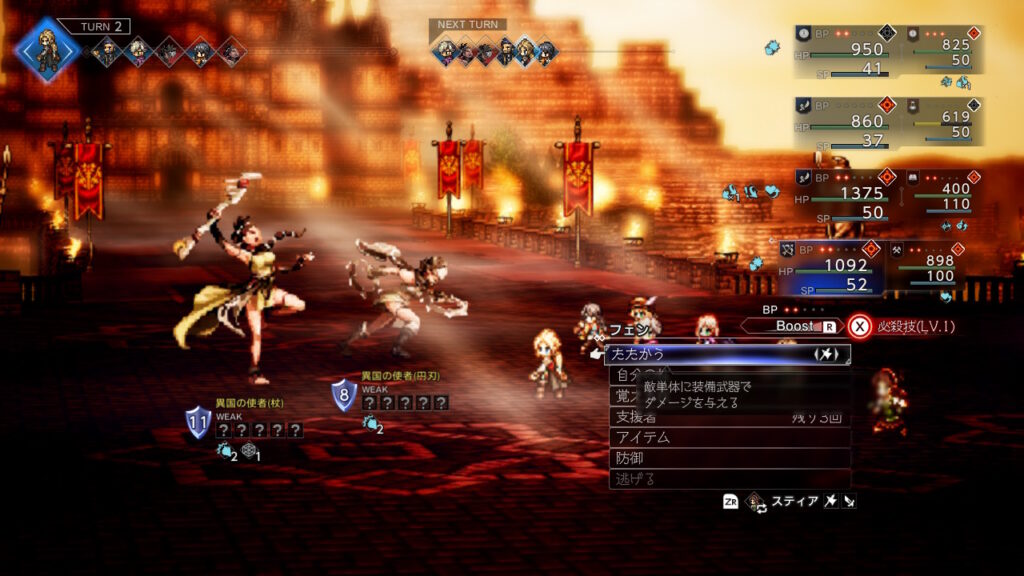
Task: Open the 支援者 supporter command
Action: (x=729, y=416)
